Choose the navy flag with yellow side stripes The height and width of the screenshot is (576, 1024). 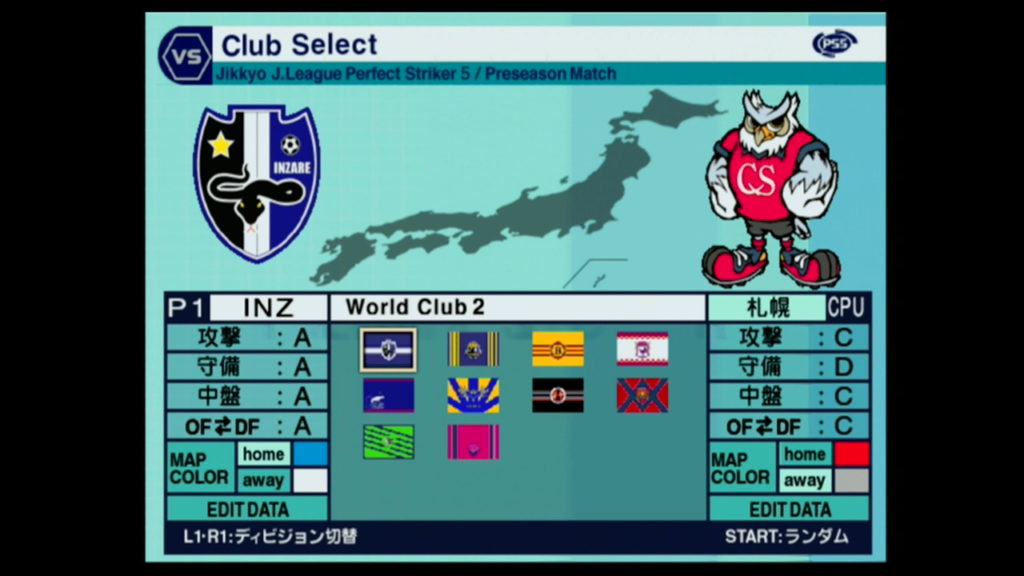pos(473,349)
